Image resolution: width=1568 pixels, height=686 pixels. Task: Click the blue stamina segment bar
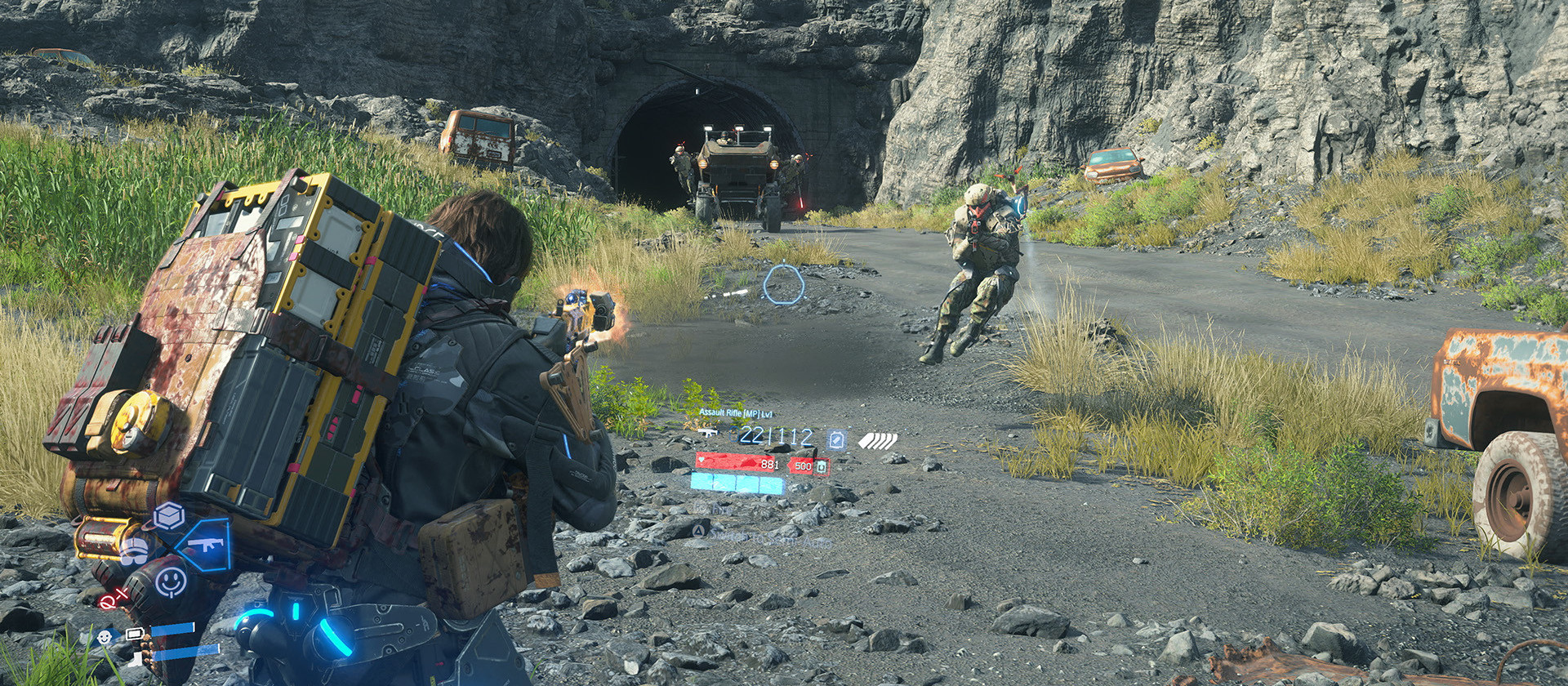pos(736,483)
